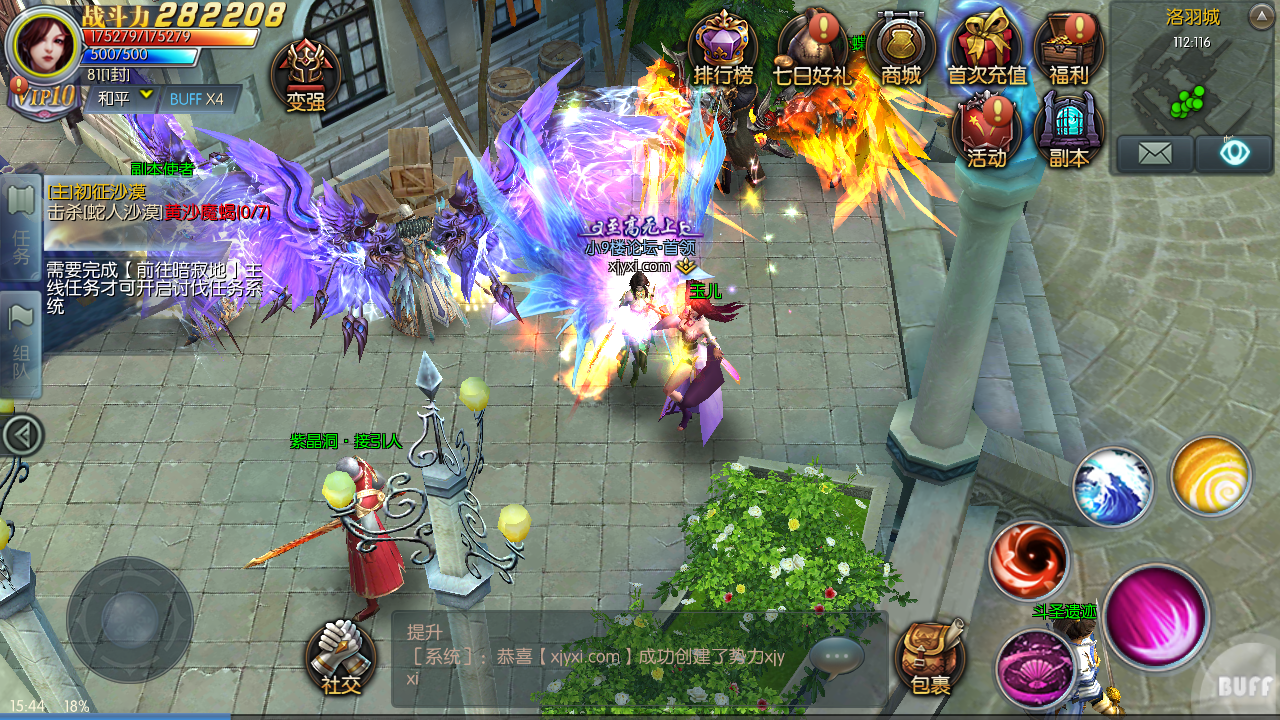Image resolution: width=1280 pixels, height=720 pixels.
Task: Show the BUFF X4 list
Action: (x=197, y=98)
